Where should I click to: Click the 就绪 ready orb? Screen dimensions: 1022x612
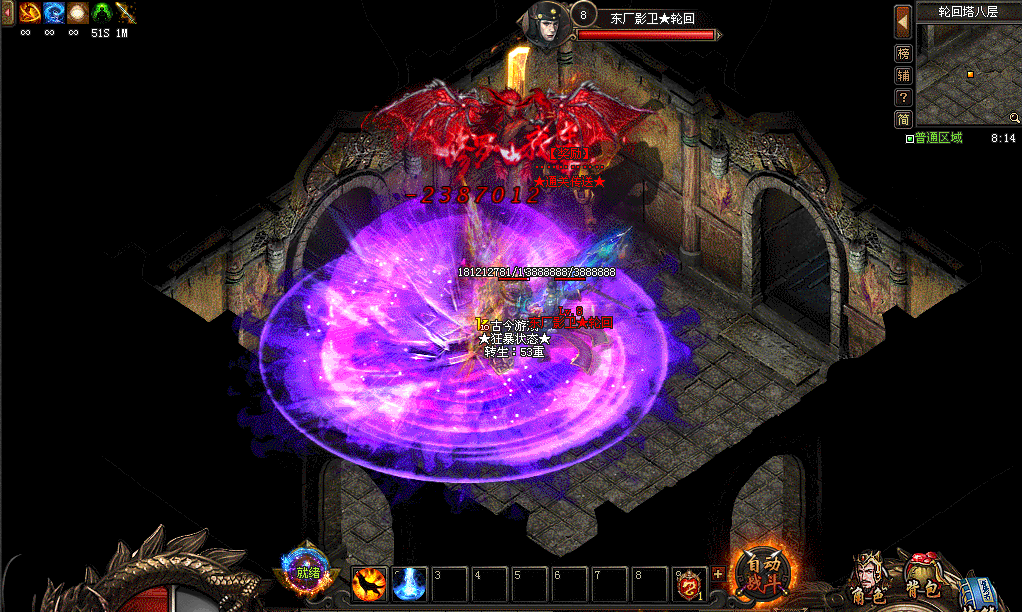click(306, 573)
